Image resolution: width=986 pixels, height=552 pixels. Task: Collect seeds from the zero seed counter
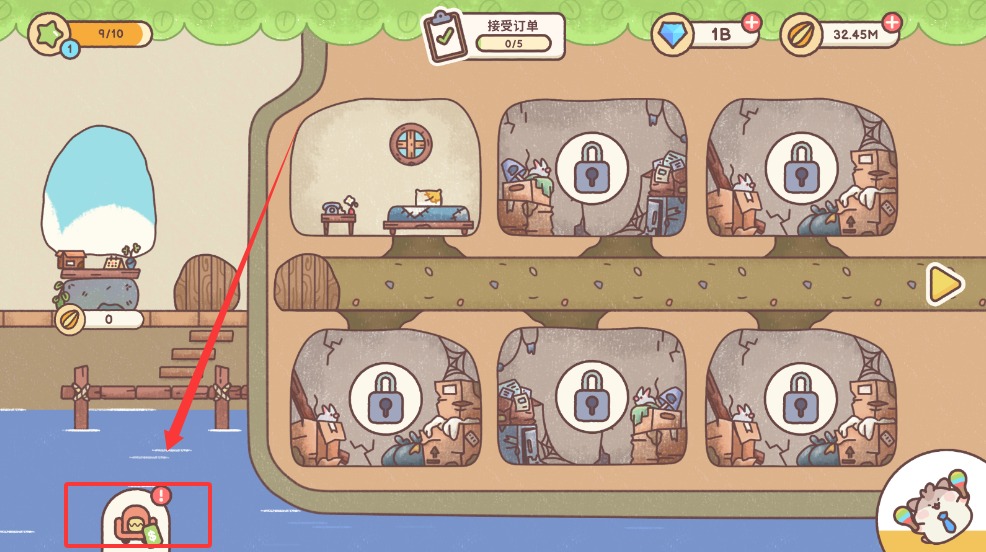point(98,320)
